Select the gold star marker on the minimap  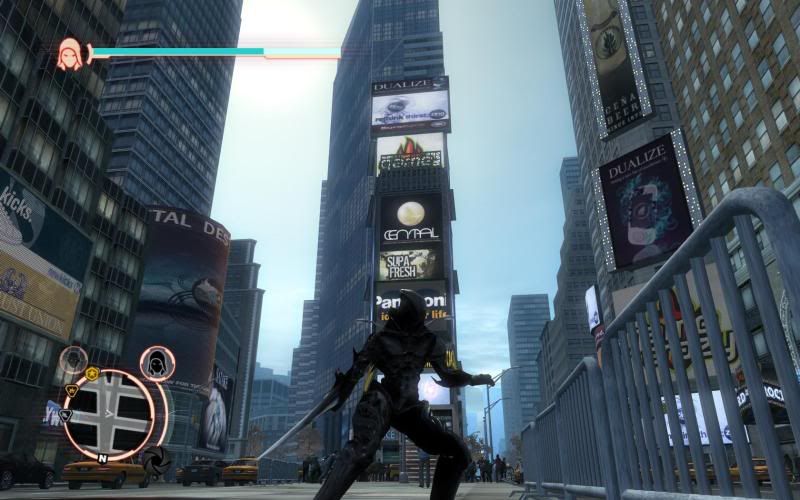[92, 373]
